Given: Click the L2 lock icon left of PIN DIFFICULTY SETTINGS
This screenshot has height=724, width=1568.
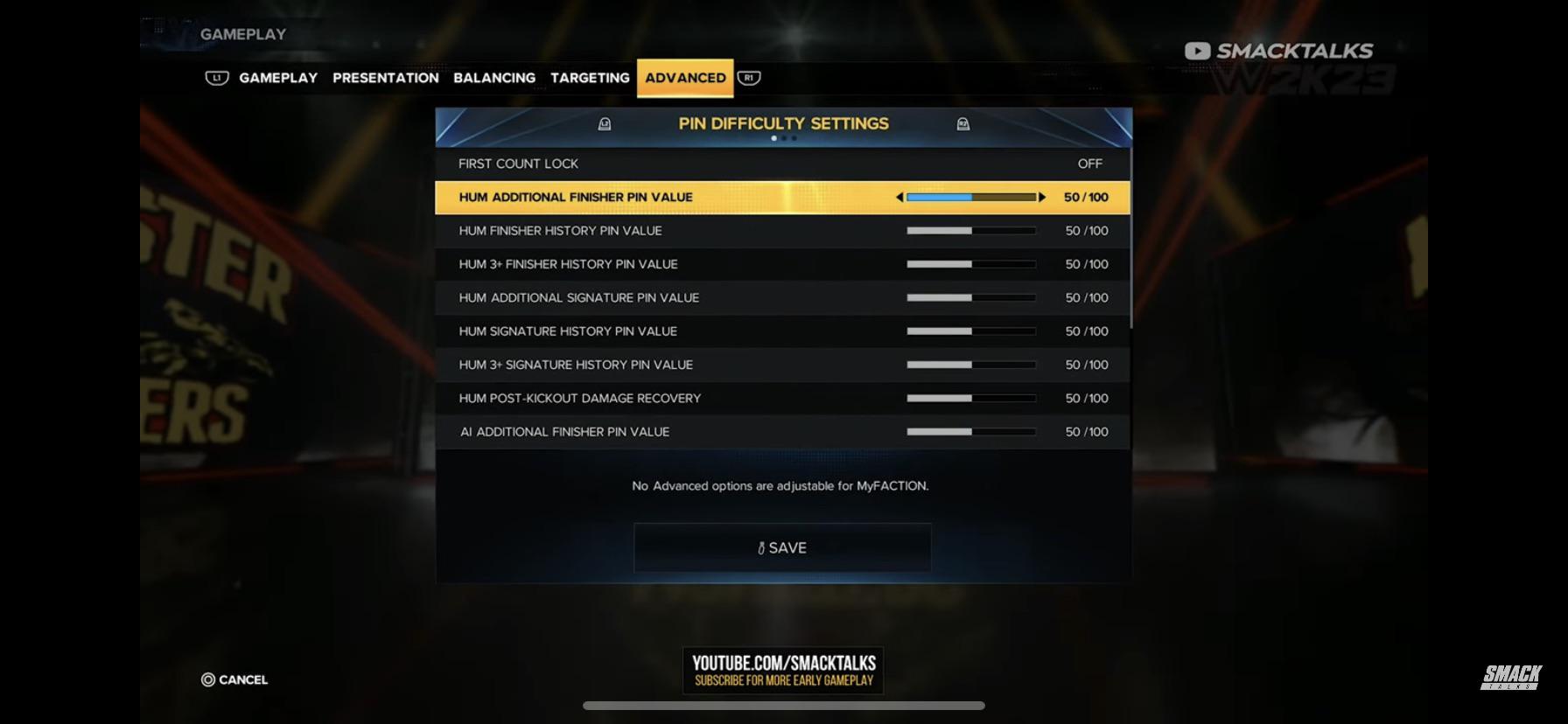Looking at the screenshot, I should click(x=604, y=124).
